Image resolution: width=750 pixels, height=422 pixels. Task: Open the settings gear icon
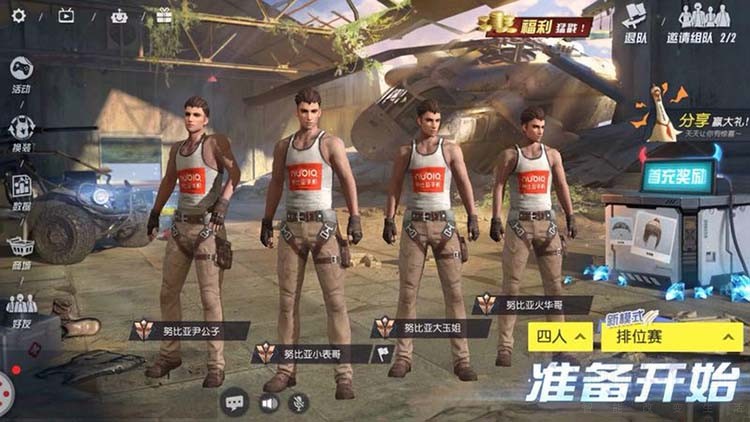[16, 15]
